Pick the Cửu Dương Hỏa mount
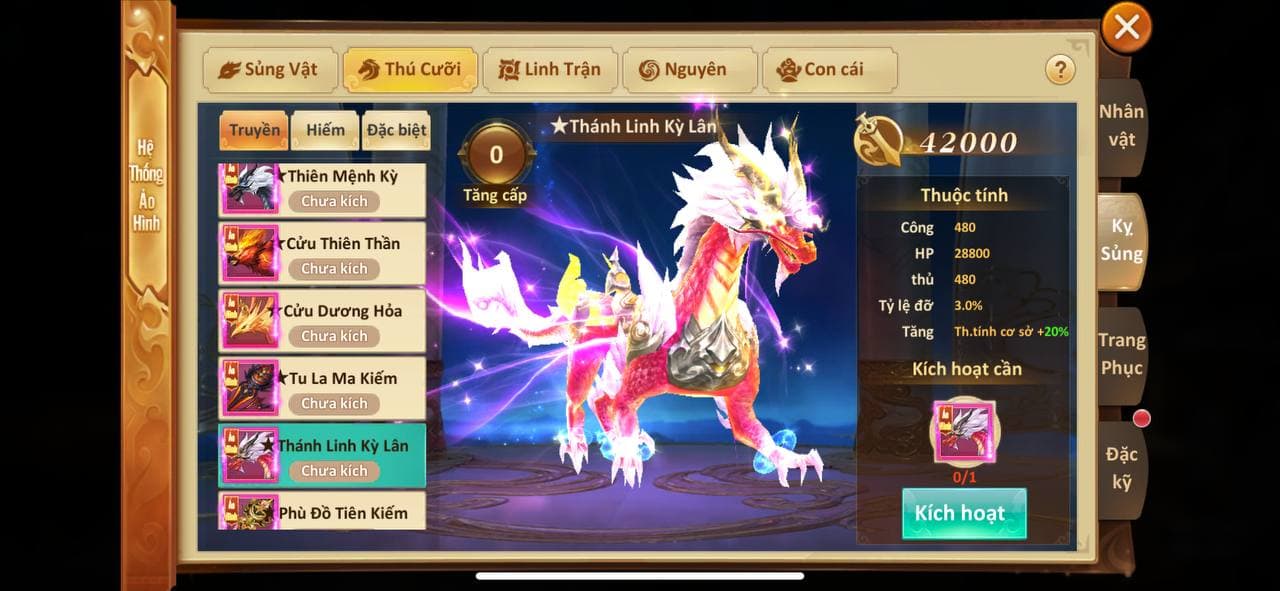 [322, 322]
